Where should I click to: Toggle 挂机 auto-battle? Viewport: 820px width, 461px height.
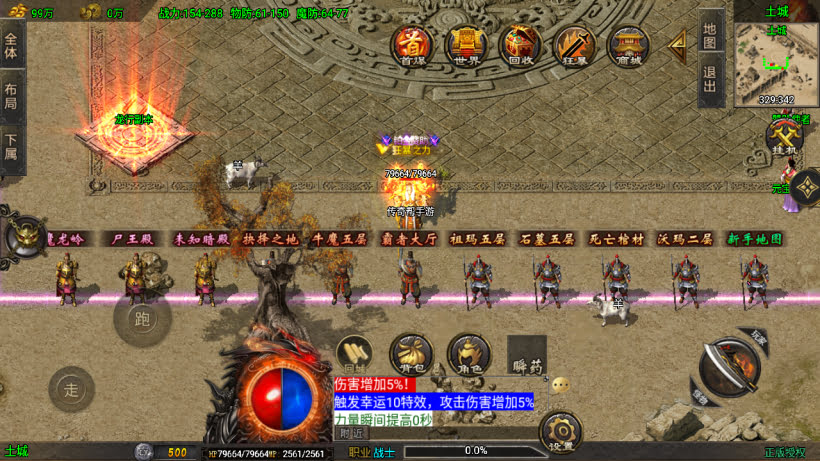[x=784, y=136]
